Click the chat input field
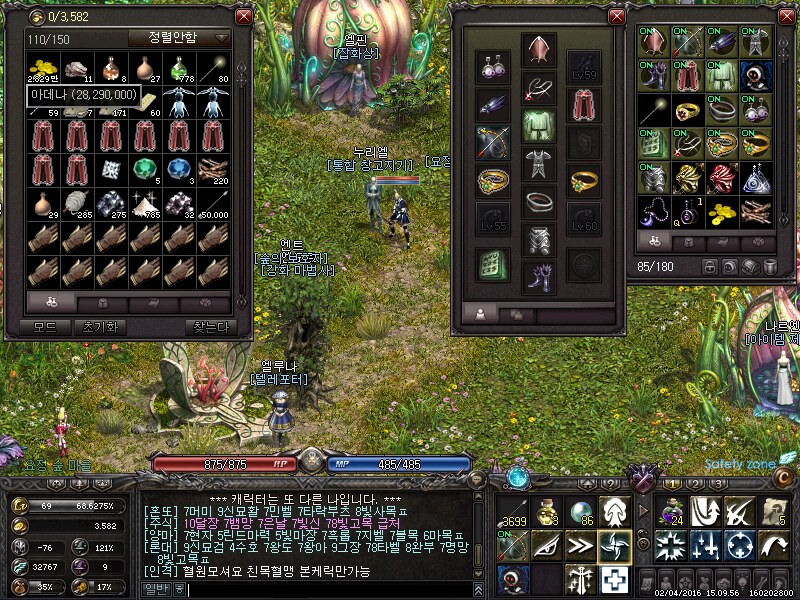The height and width of the screenshot is (600, 800). (x=330, y=590)
